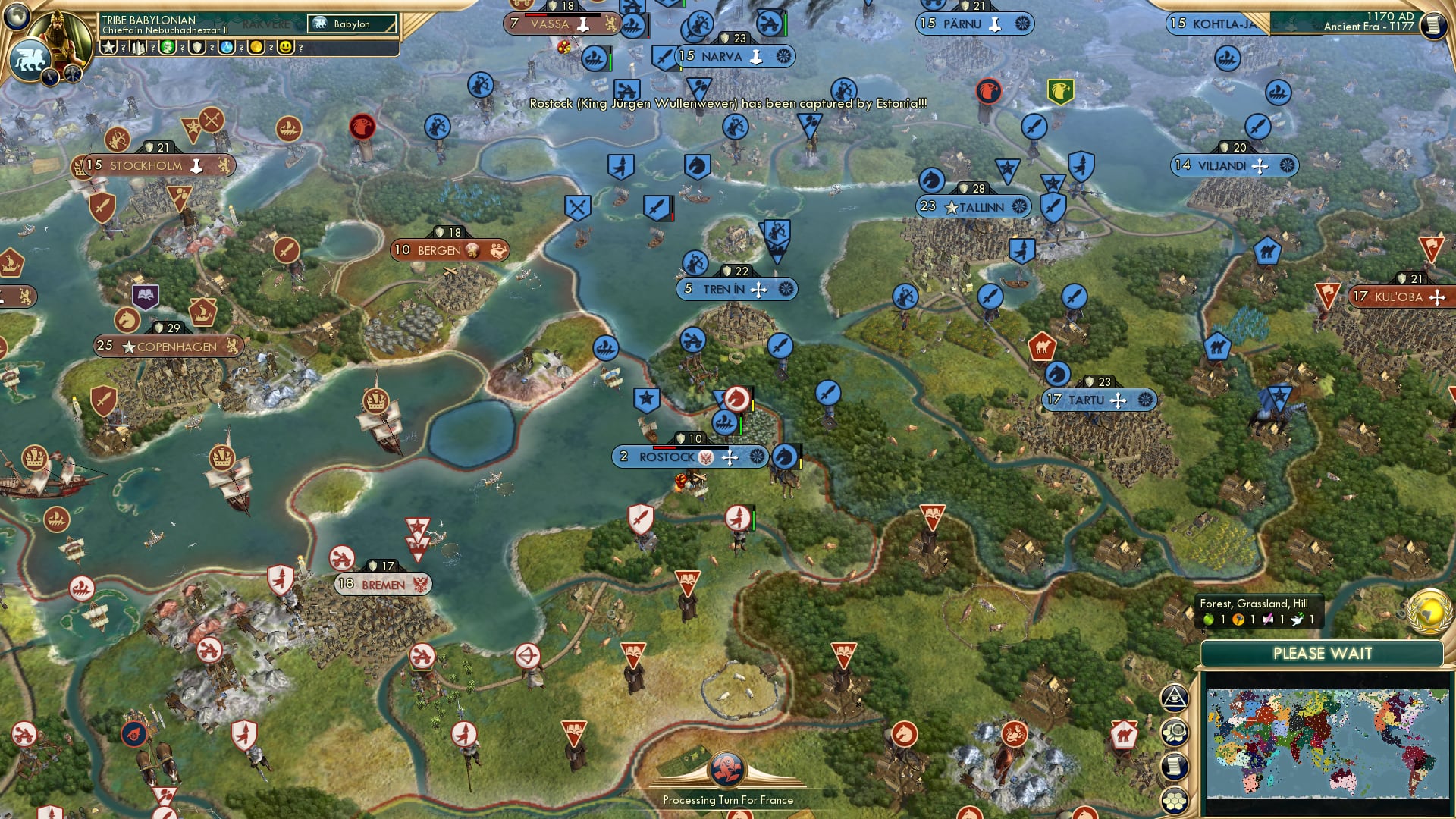Image resolution: width=1456 pixels, height=819 pixels.
Task: Click the PLEASE WAIT panel header
Action: (1323, 653)
